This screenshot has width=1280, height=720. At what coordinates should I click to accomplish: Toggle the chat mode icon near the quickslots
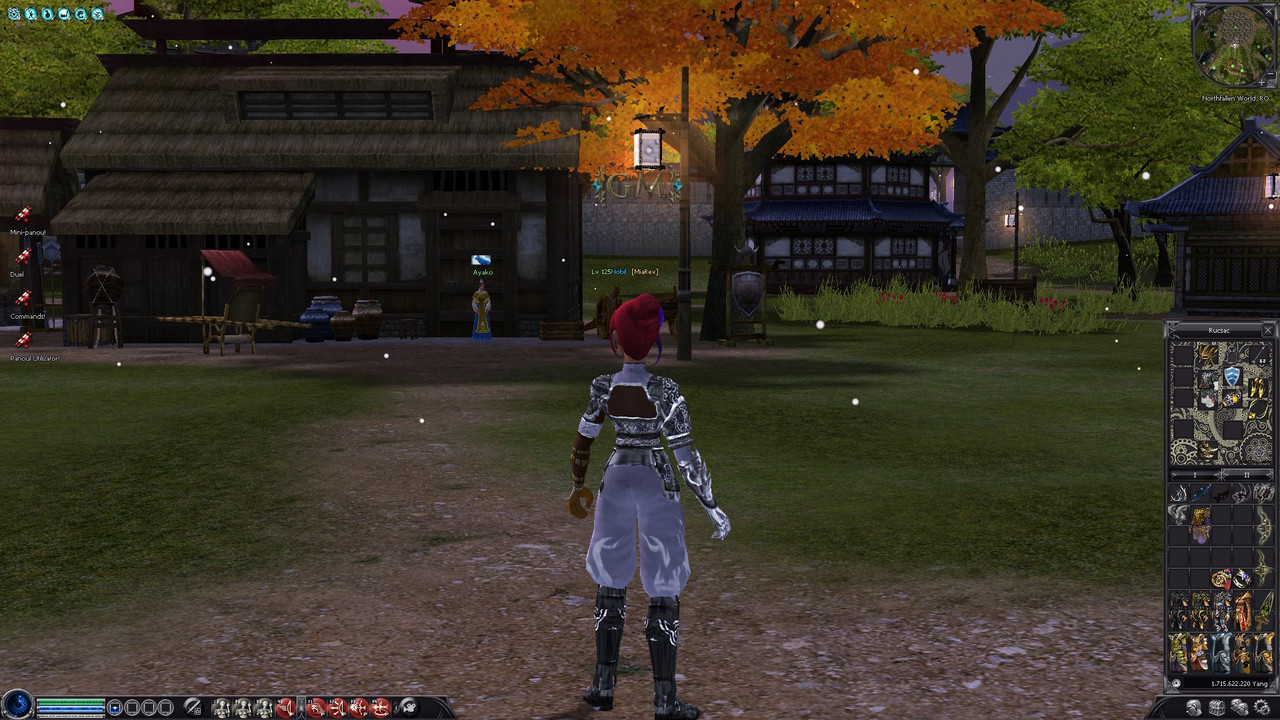[x=192, y=707]
